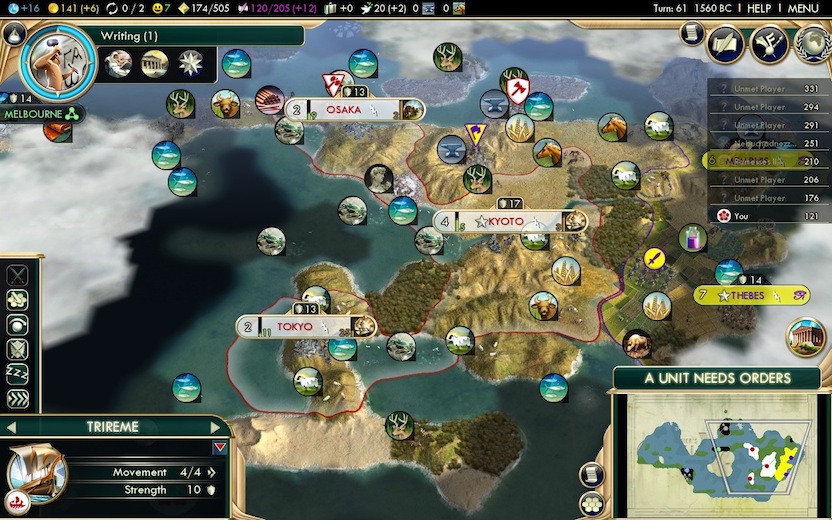Viewport: 832px width, 520px height.
Task: Open the Parthenon wonder notification
Action: (x=805, y=338)
